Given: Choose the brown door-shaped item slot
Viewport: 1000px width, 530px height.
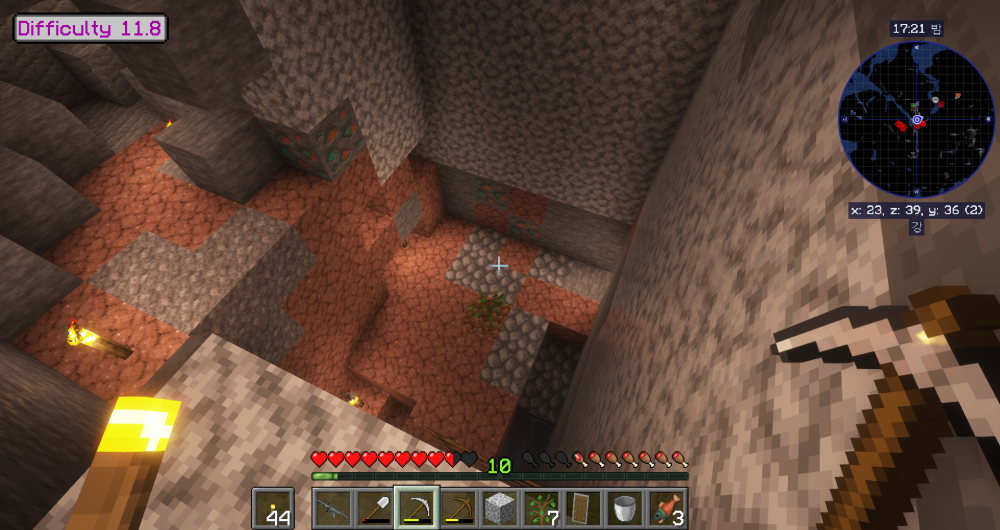Looking at the screenshot, I should [x=583, y=509].
